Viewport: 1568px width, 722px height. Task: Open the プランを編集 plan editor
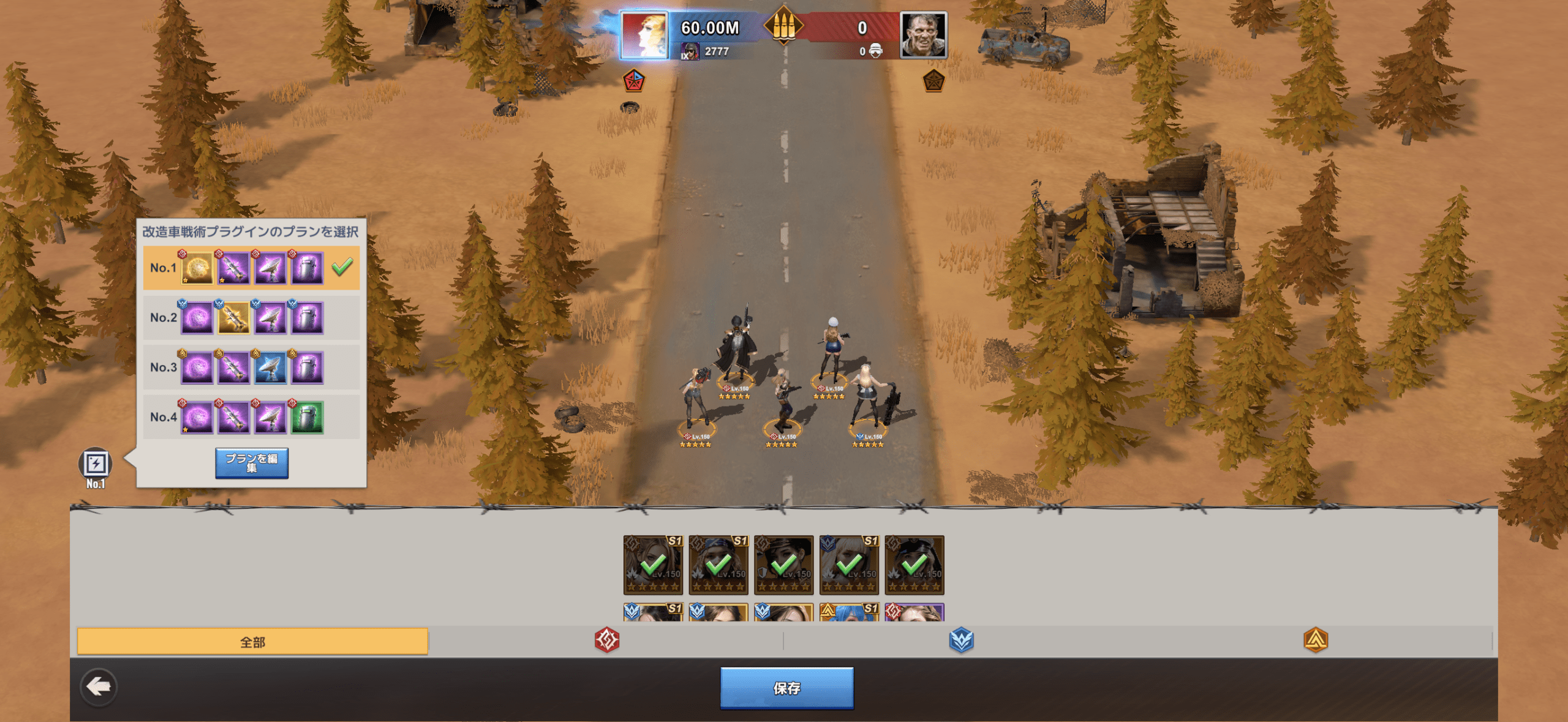coord(251,463)
